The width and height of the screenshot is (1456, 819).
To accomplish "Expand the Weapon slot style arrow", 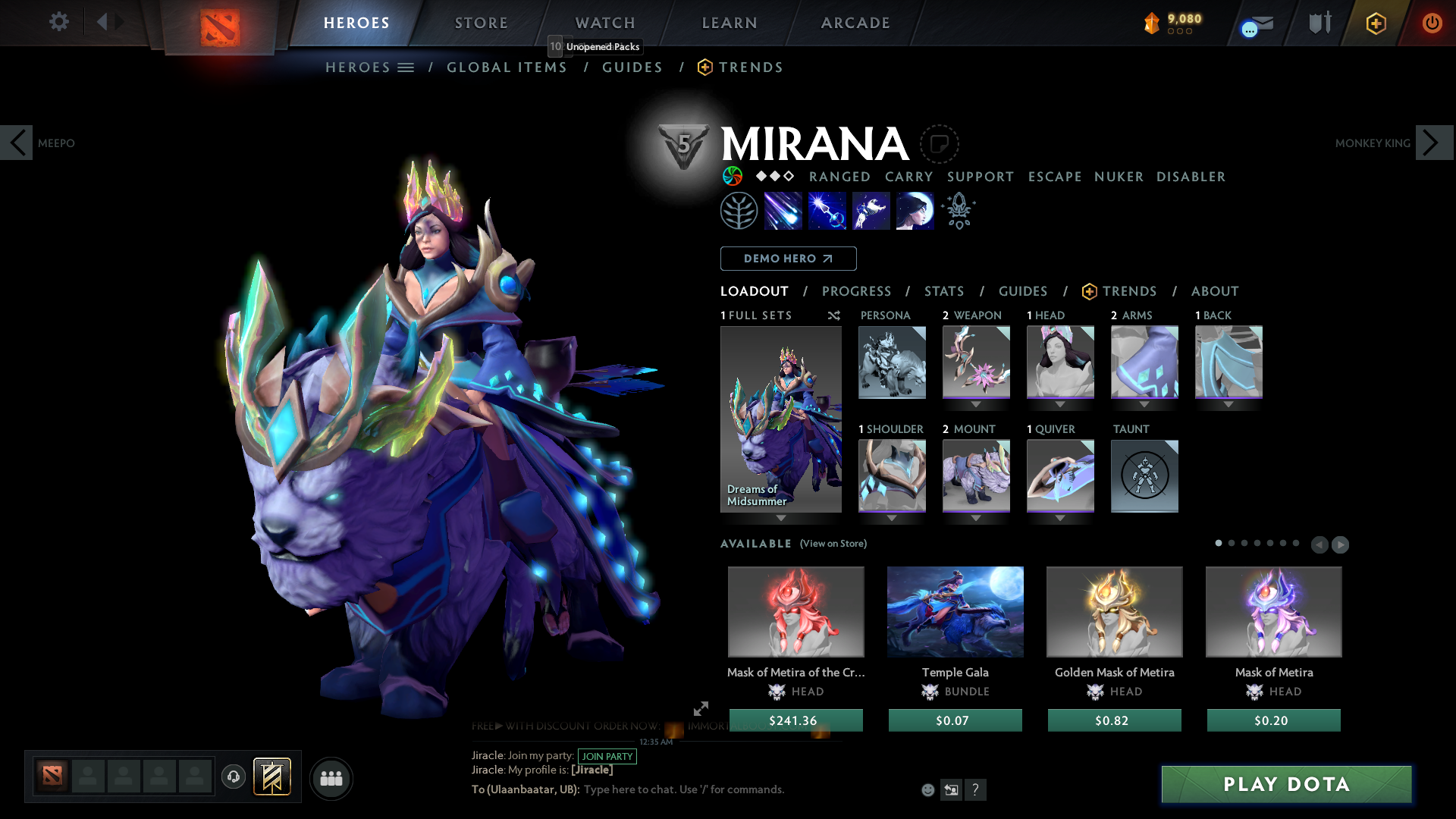I will 976,404.
